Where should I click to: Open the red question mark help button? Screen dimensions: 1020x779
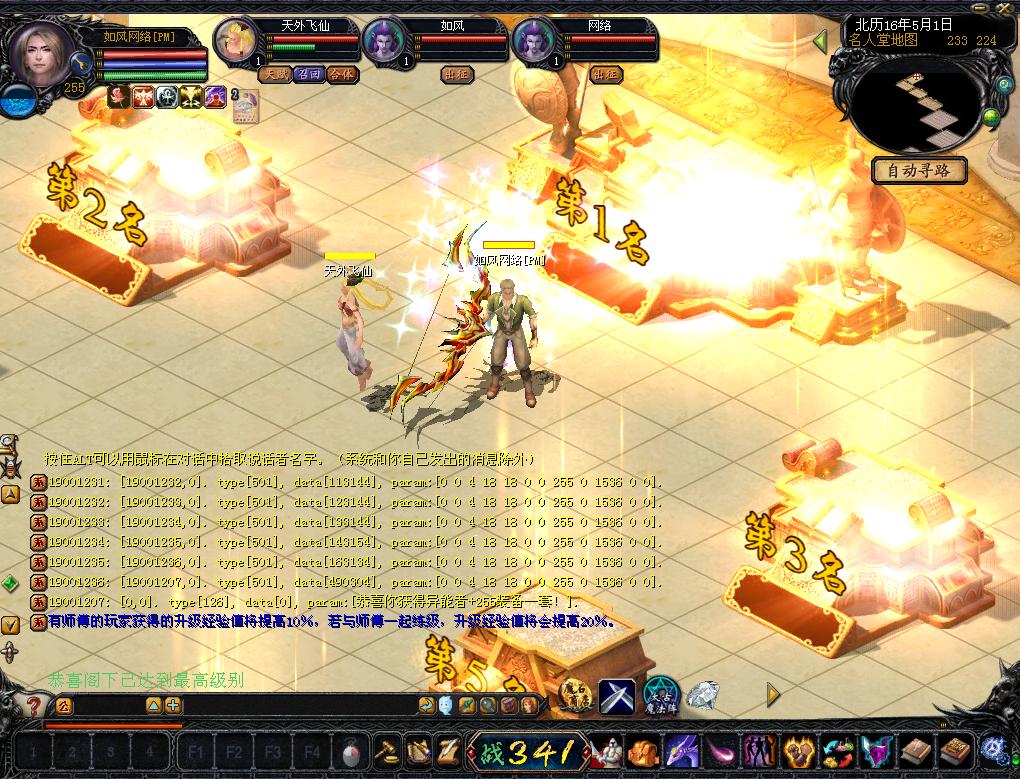click(x=33, y=705)
